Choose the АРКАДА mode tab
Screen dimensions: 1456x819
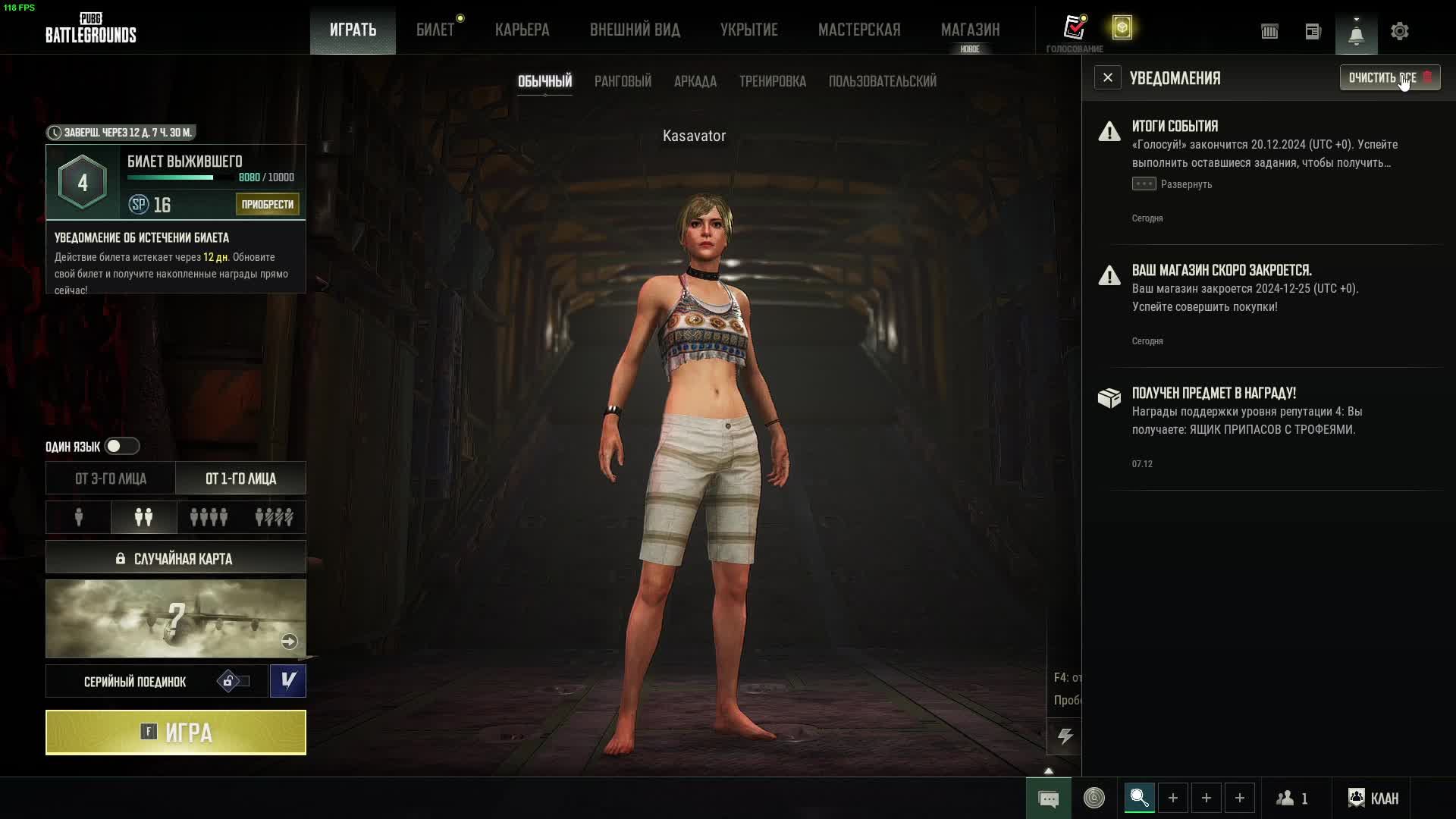click(695, 81)
